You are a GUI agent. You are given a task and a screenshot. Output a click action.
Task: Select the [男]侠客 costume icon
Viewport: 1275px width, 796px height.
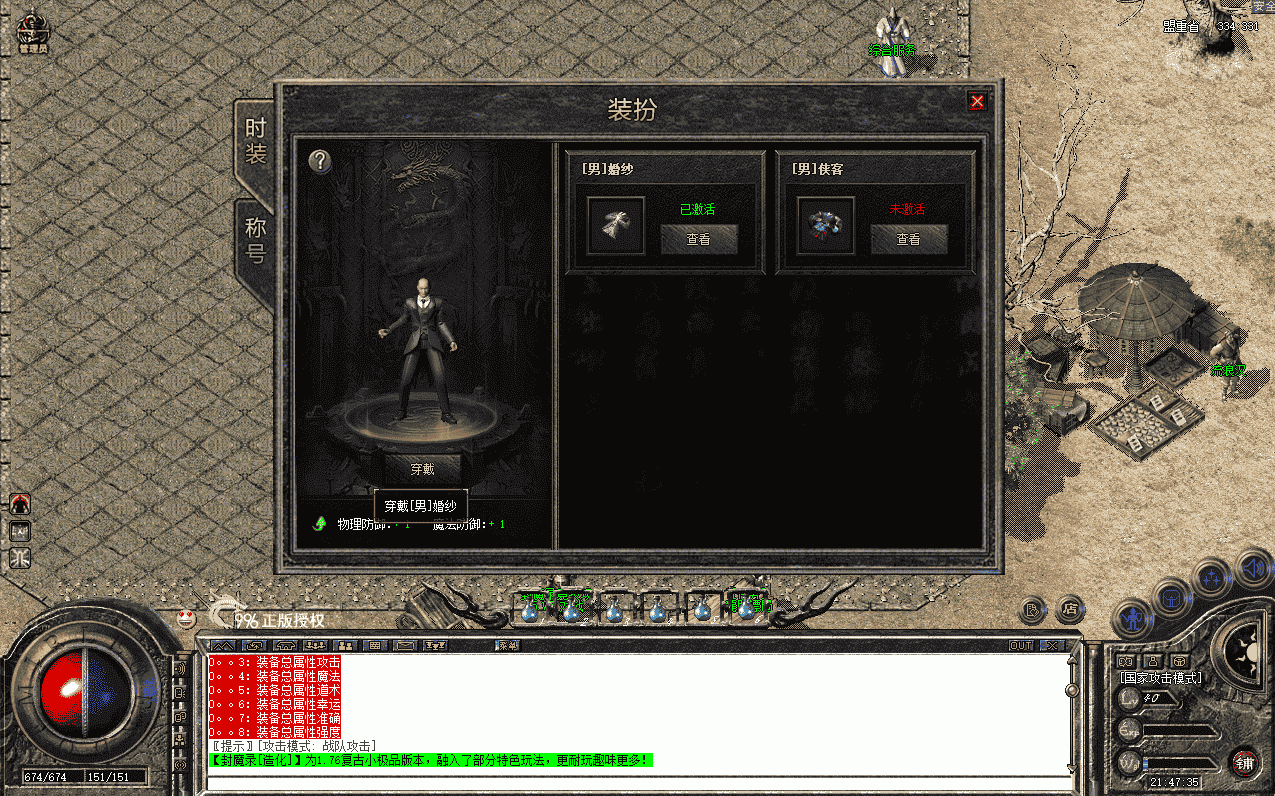point(825,226)
